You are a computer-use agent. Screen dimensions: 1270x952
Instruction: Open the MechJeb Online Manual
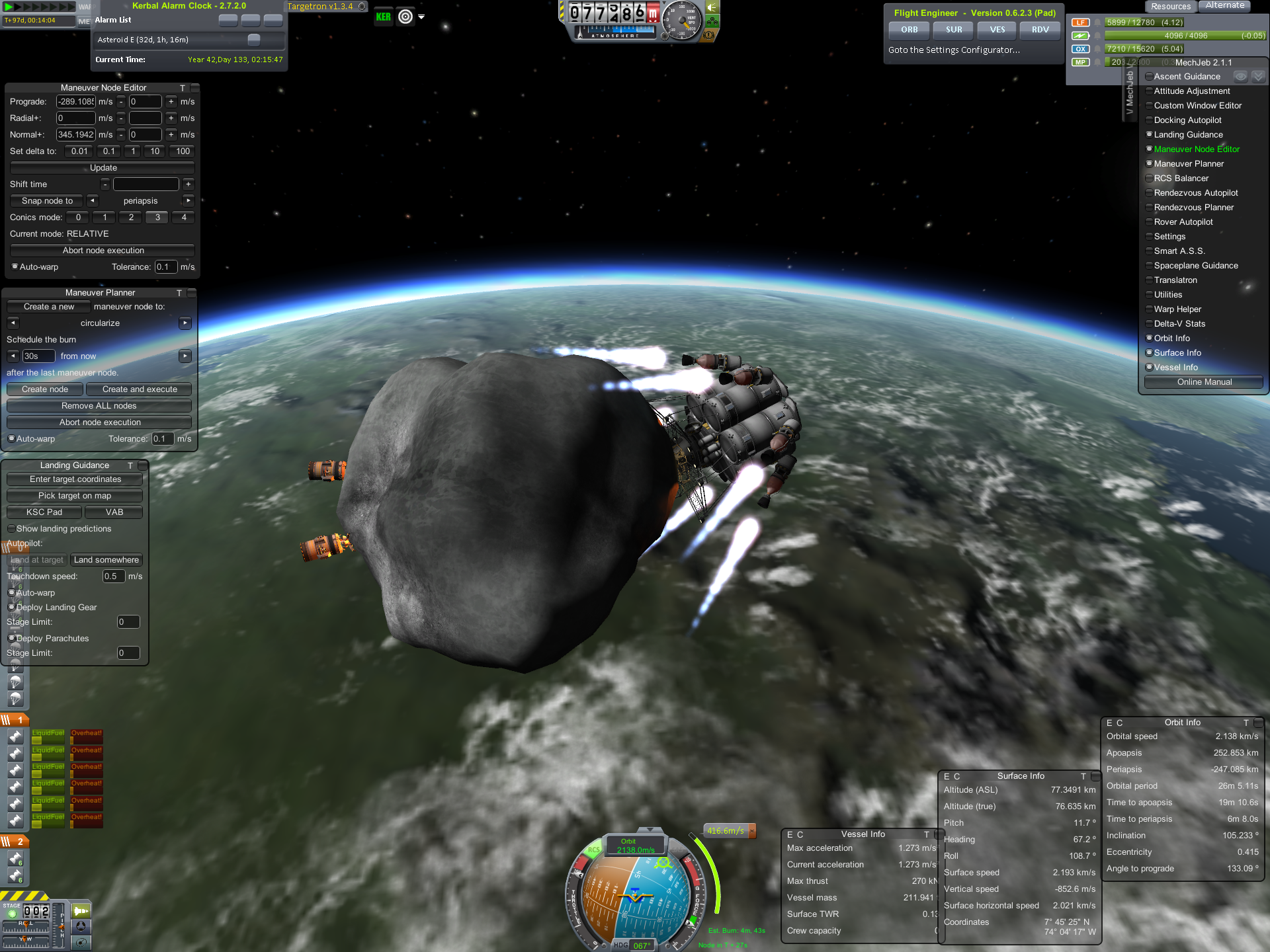point(1203,382)
